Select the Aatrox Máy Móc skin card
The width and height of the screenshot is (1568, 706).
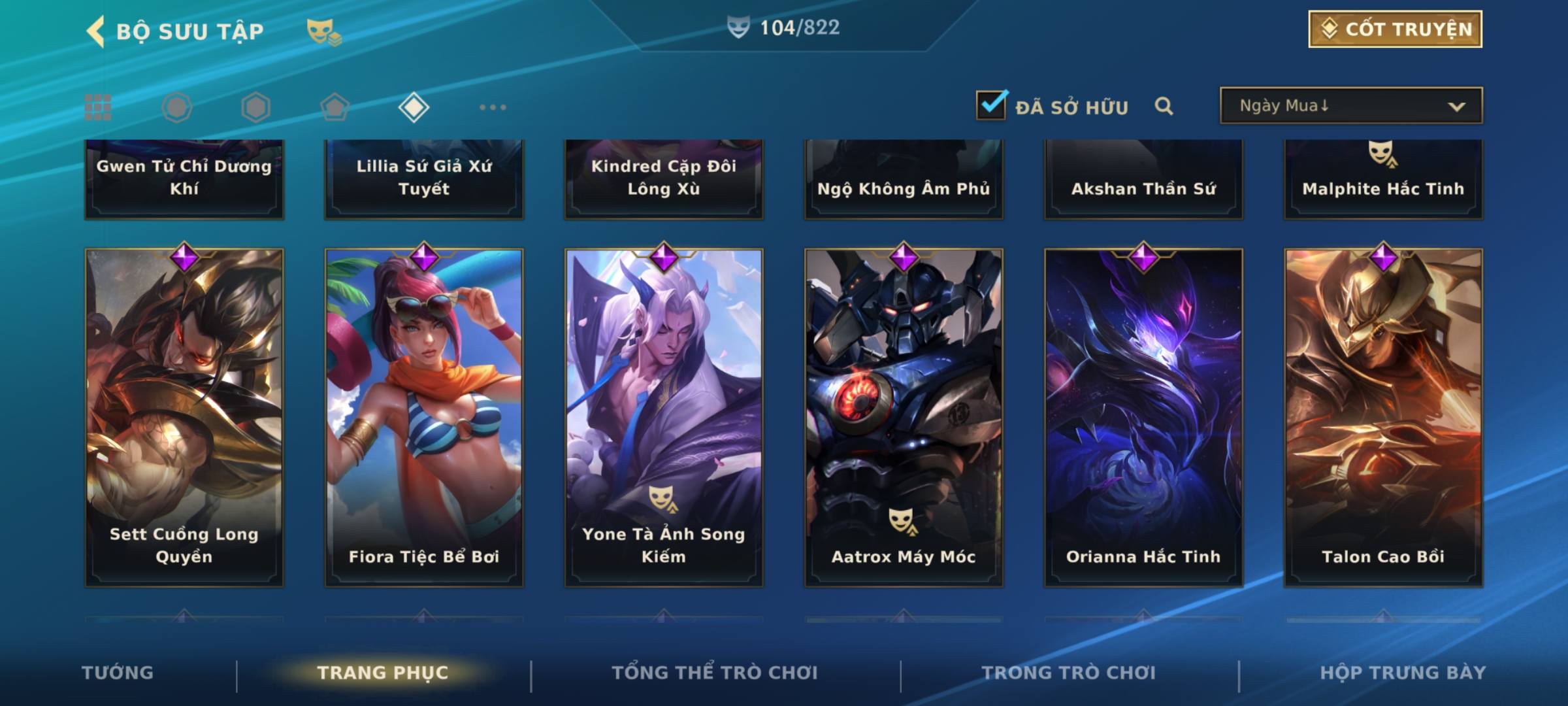point(904,417)
